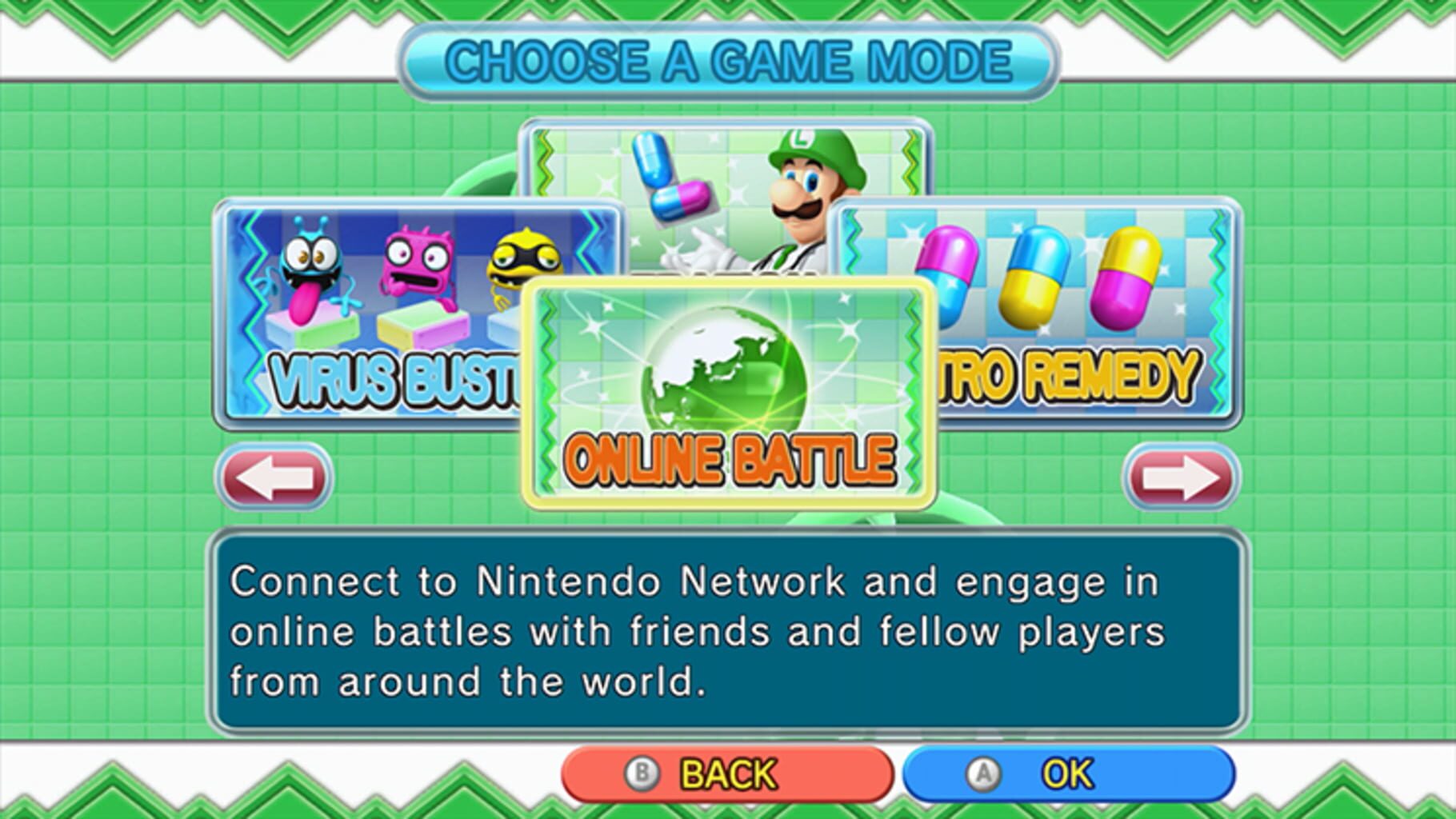This screenshot has width=1456, height=819.
Task: Click the L-shaped pill above Luigi
Action: [x=672, y=176]
